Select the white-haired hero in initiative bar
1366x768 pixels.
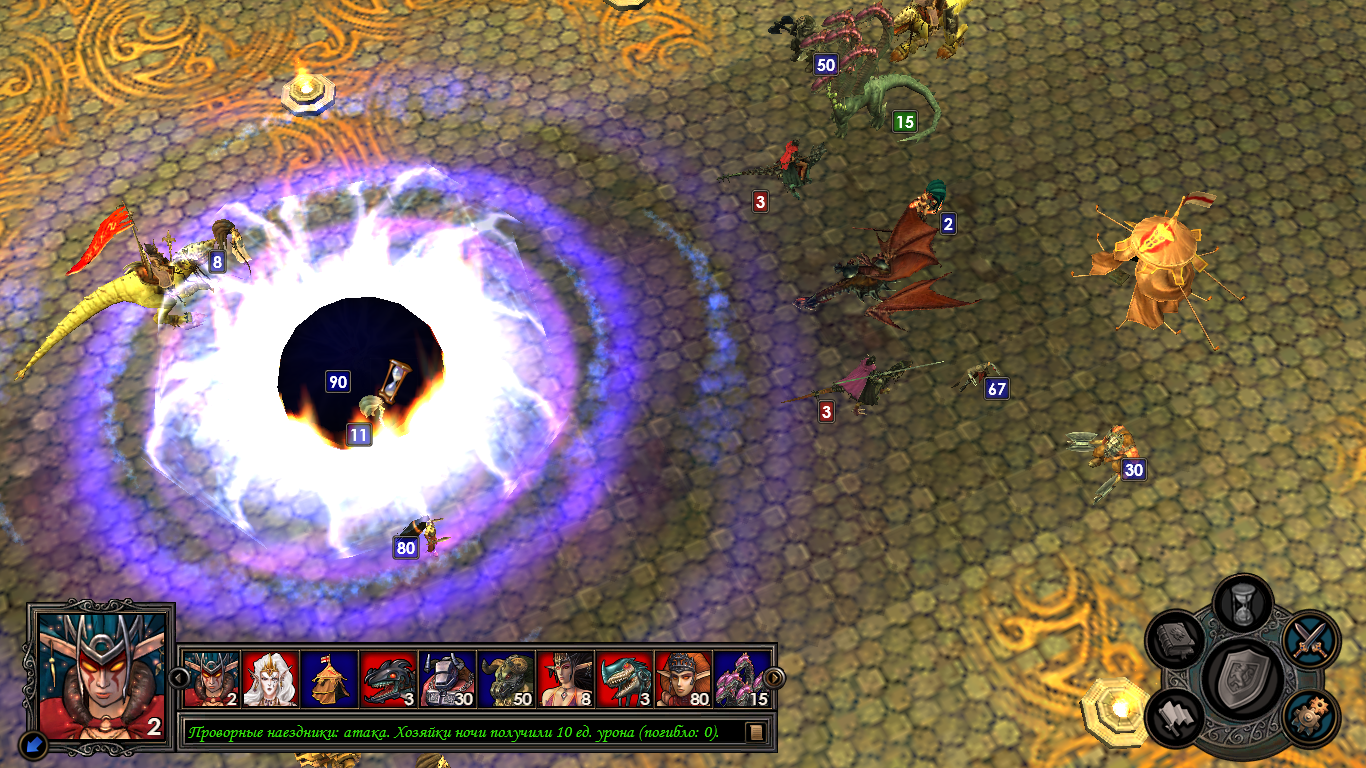(x=271, y=679)
